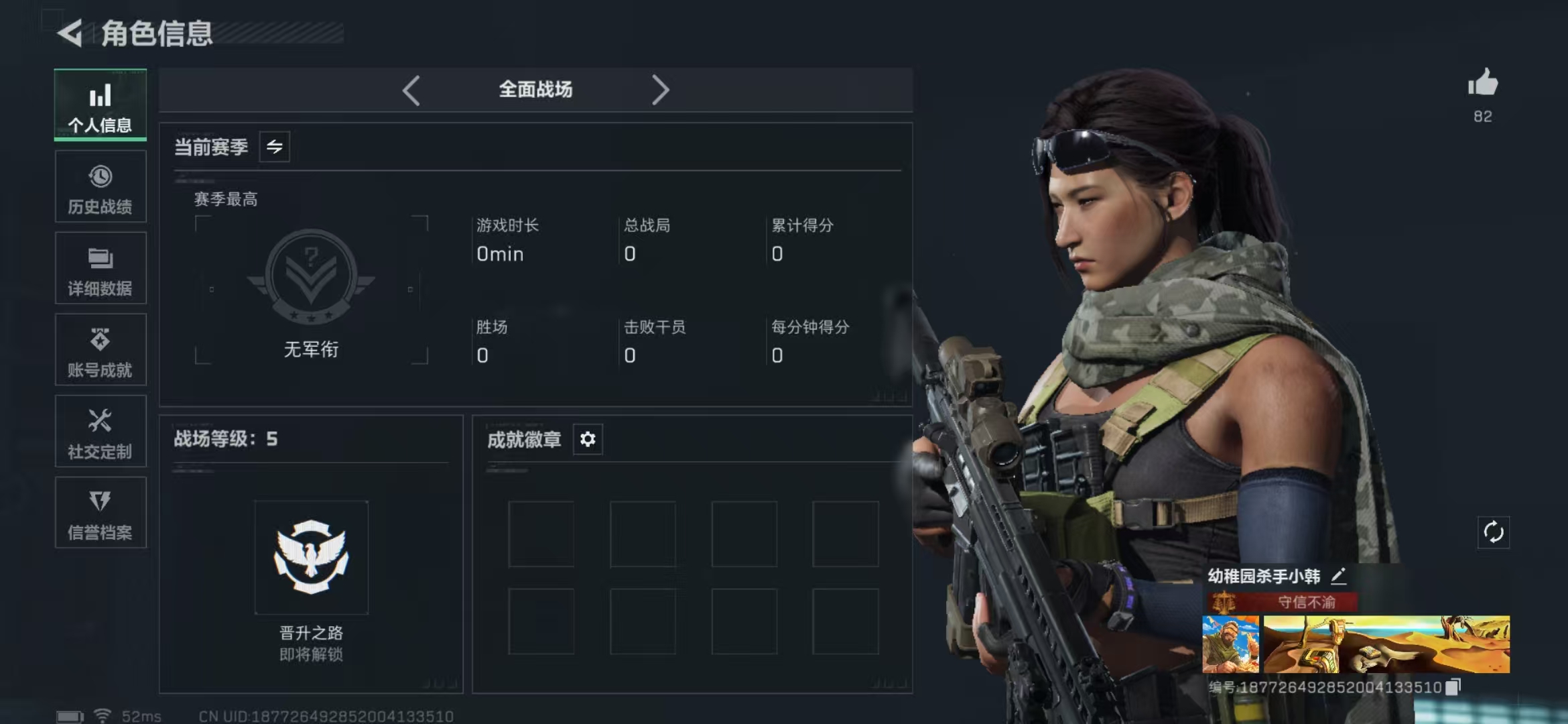Toggle the season swap button next to 当前赛季
This screenshot has width=1568, height=724.
click(275, 147)
